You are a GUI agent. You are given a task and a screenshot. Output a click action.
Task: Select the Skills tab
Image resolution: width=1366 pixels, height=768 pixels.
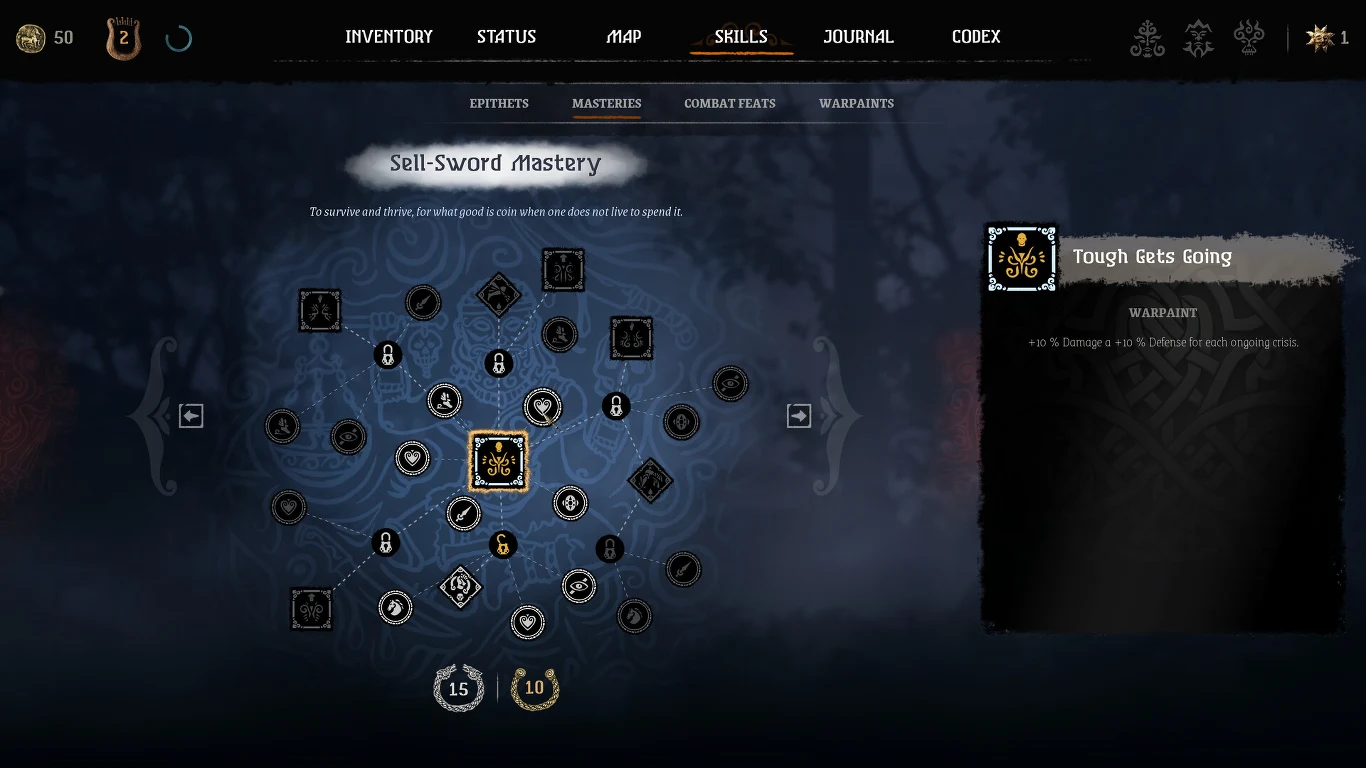pos(741,37)
